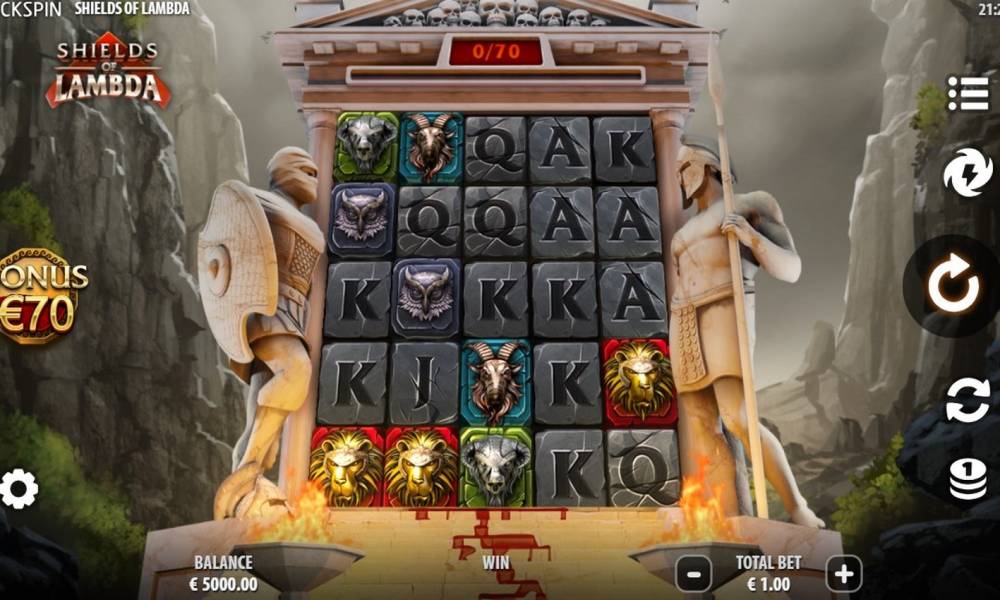This screenshot has height=600, width=1000.
Task: Toggle the lightning turbo spin mode
Action: click(x=967, y=172)
